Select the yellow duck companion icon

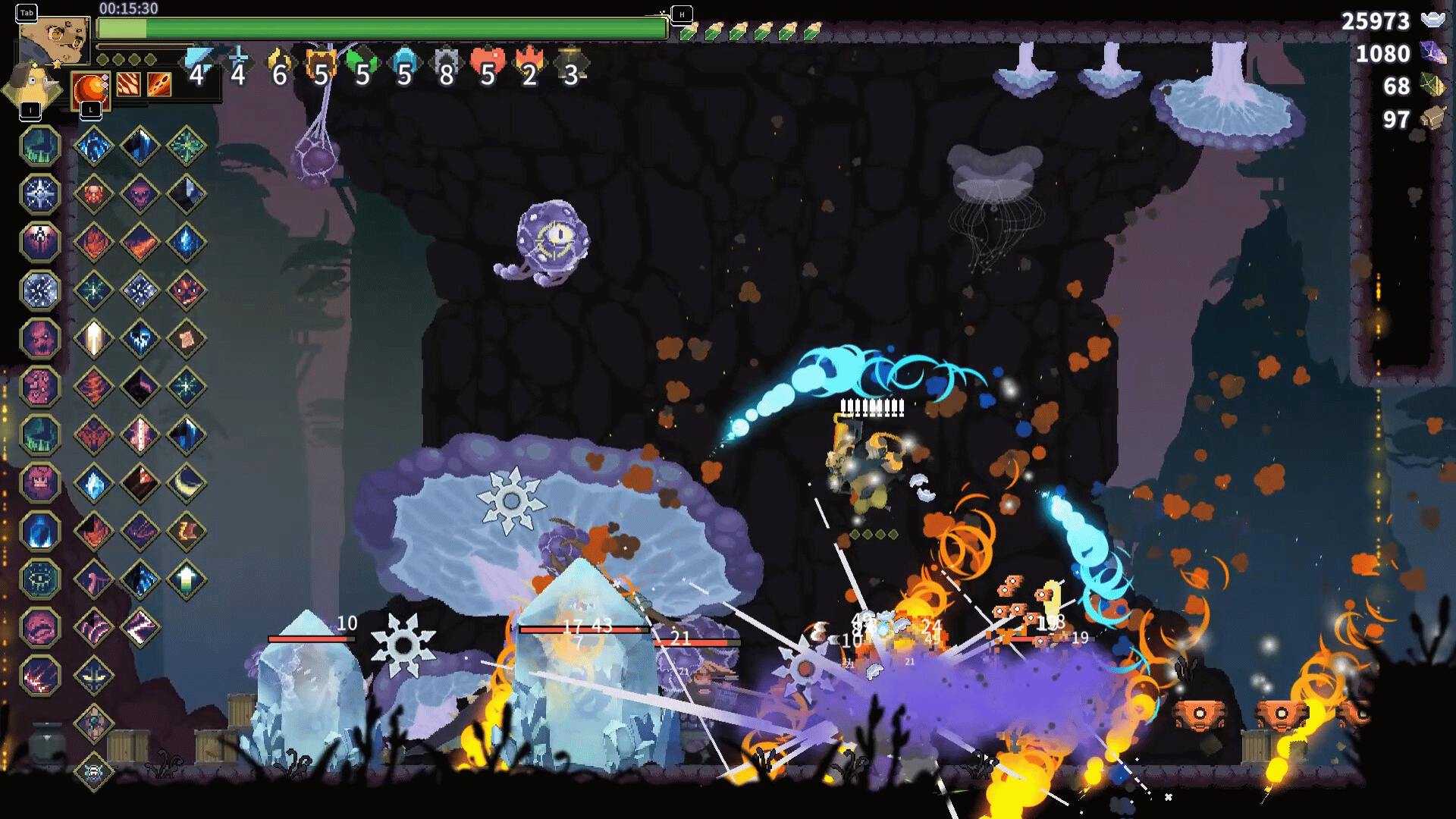point(32,85)
